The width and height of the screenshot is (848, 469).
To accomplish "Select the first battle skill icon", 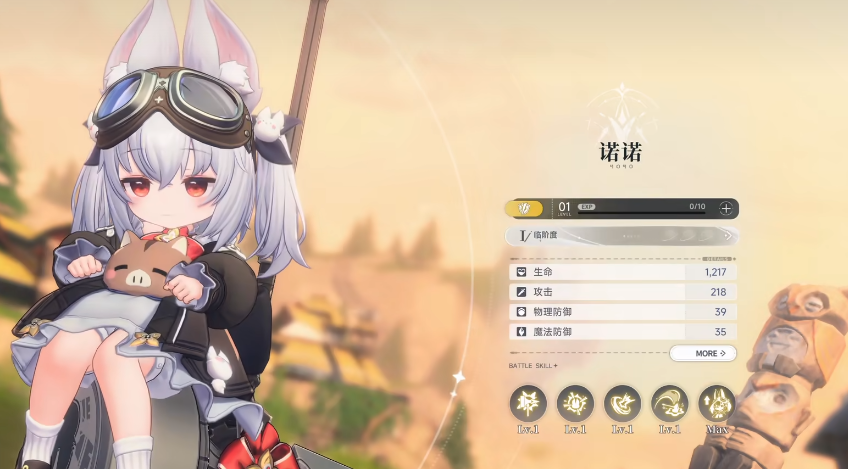I will pos(527,403).
